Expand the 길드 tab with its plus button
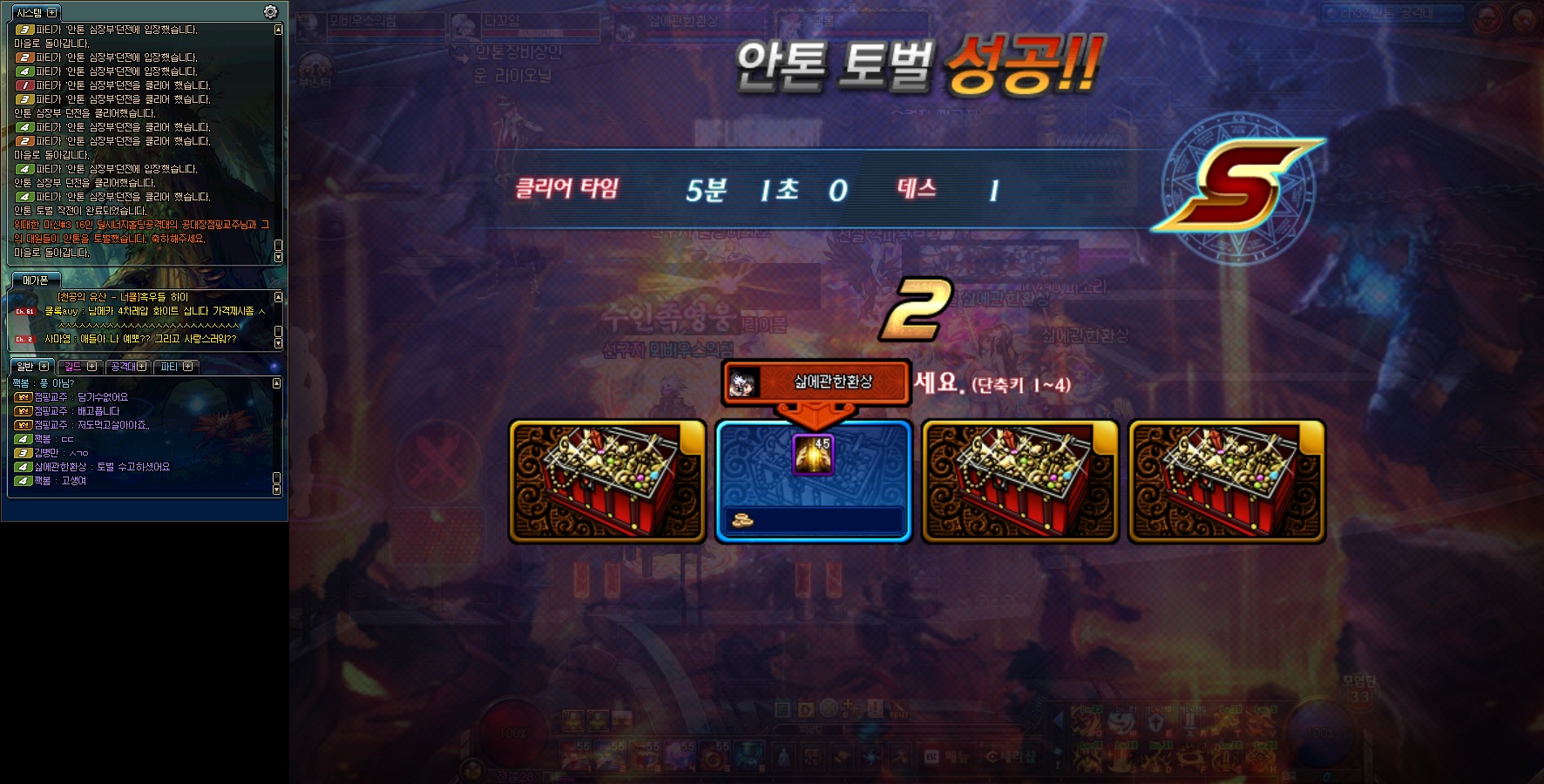Screen dimensions: 1544x784 91,366
